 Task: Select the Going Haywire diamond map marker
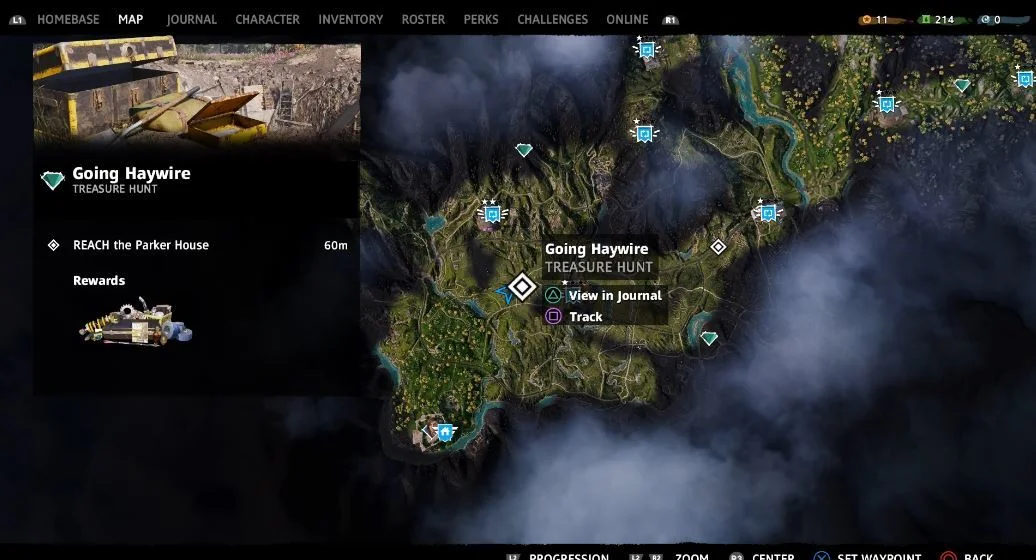[x=521, y=287]
